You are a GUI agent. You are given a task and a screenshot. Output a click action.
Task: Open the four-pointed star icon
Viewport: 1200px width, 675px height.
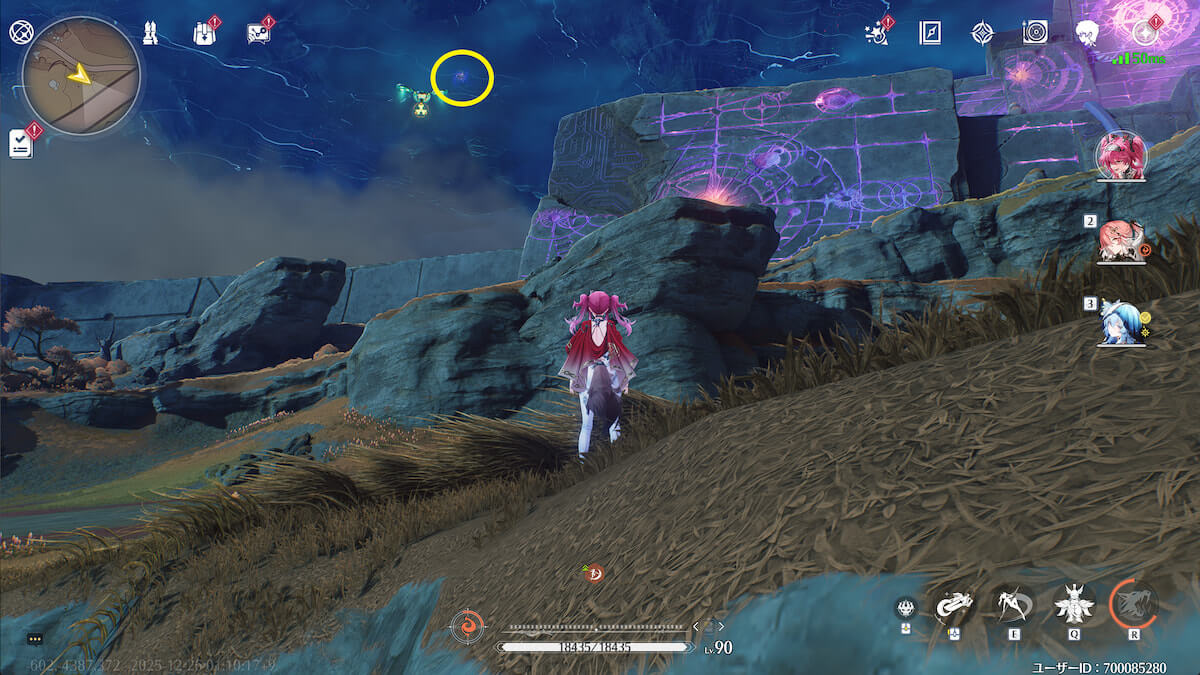[982, 33]
